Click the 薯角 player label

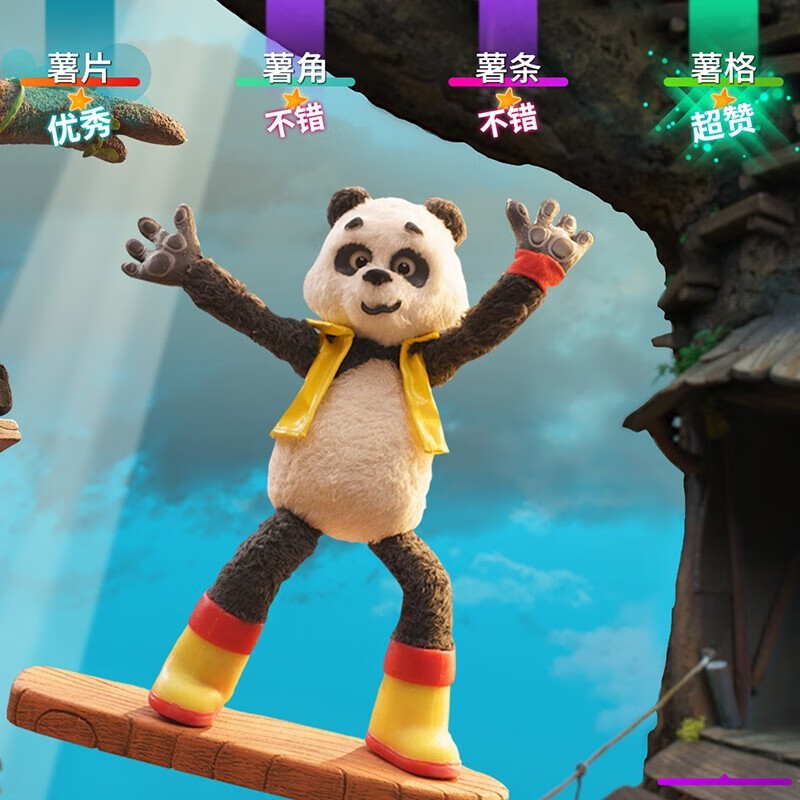pos(295,67)
